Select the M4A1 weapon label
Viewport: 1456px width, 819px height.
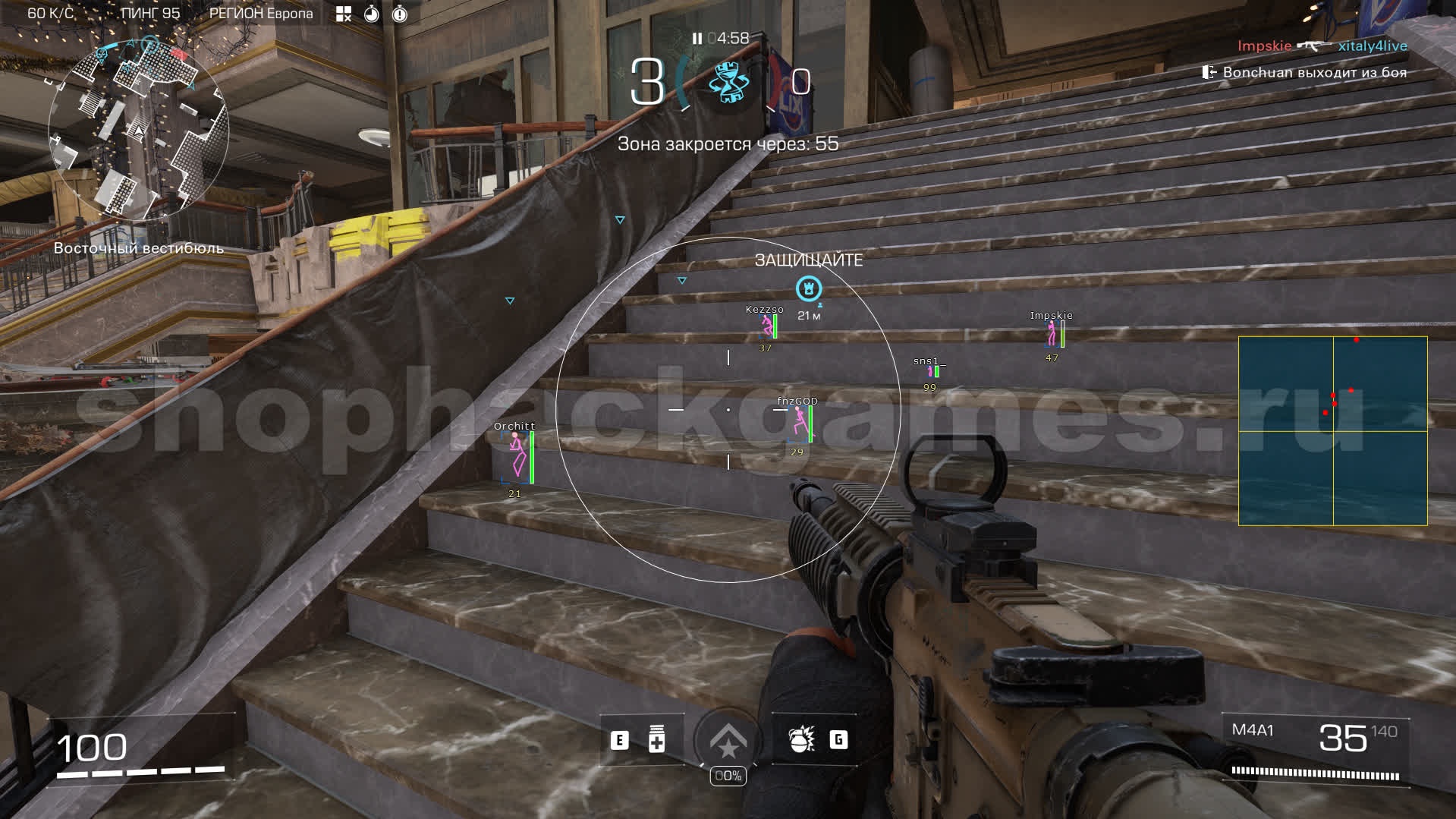[1253, 730]
